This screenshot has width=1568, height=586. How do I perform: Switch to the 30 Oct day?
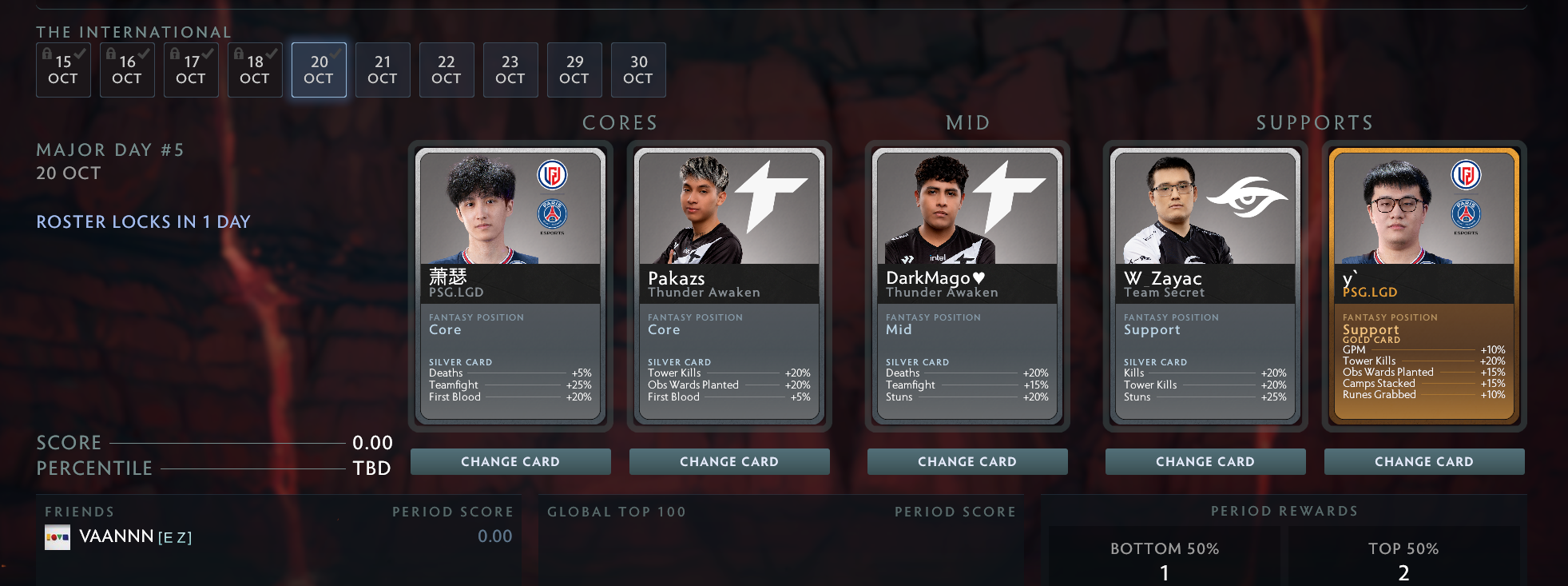point(638,70)
